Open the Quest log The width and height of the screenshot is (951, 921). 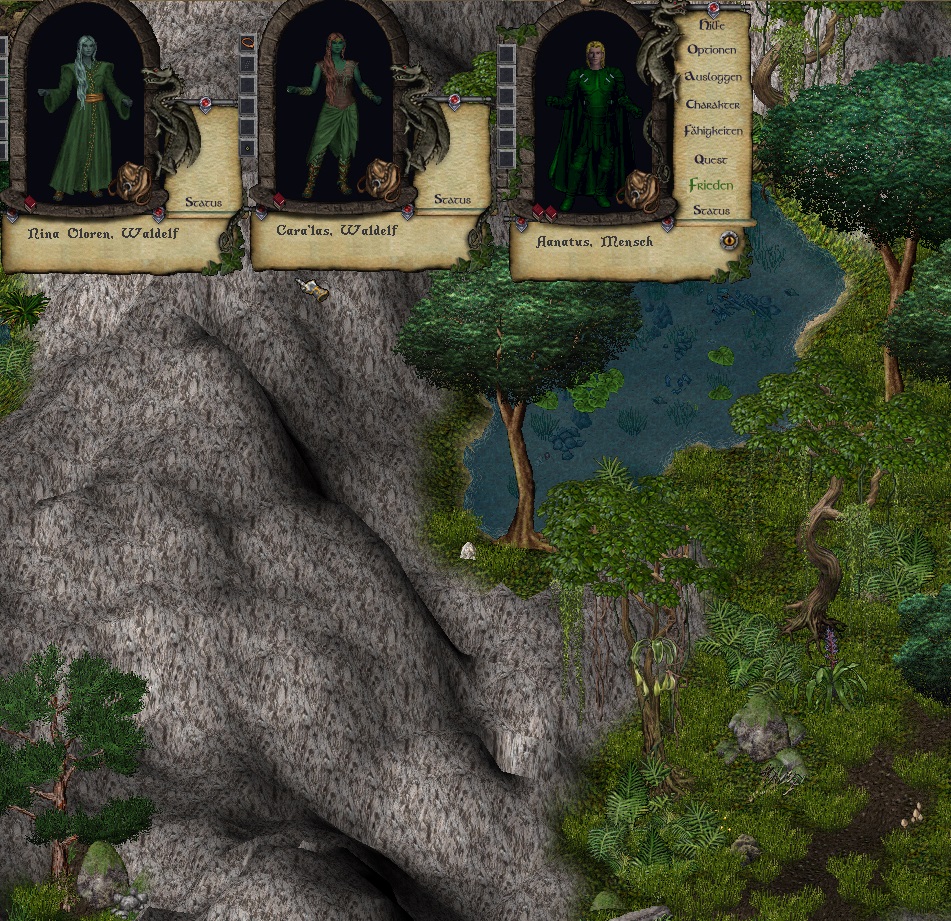pyautogui.click(x=711, y=159)
